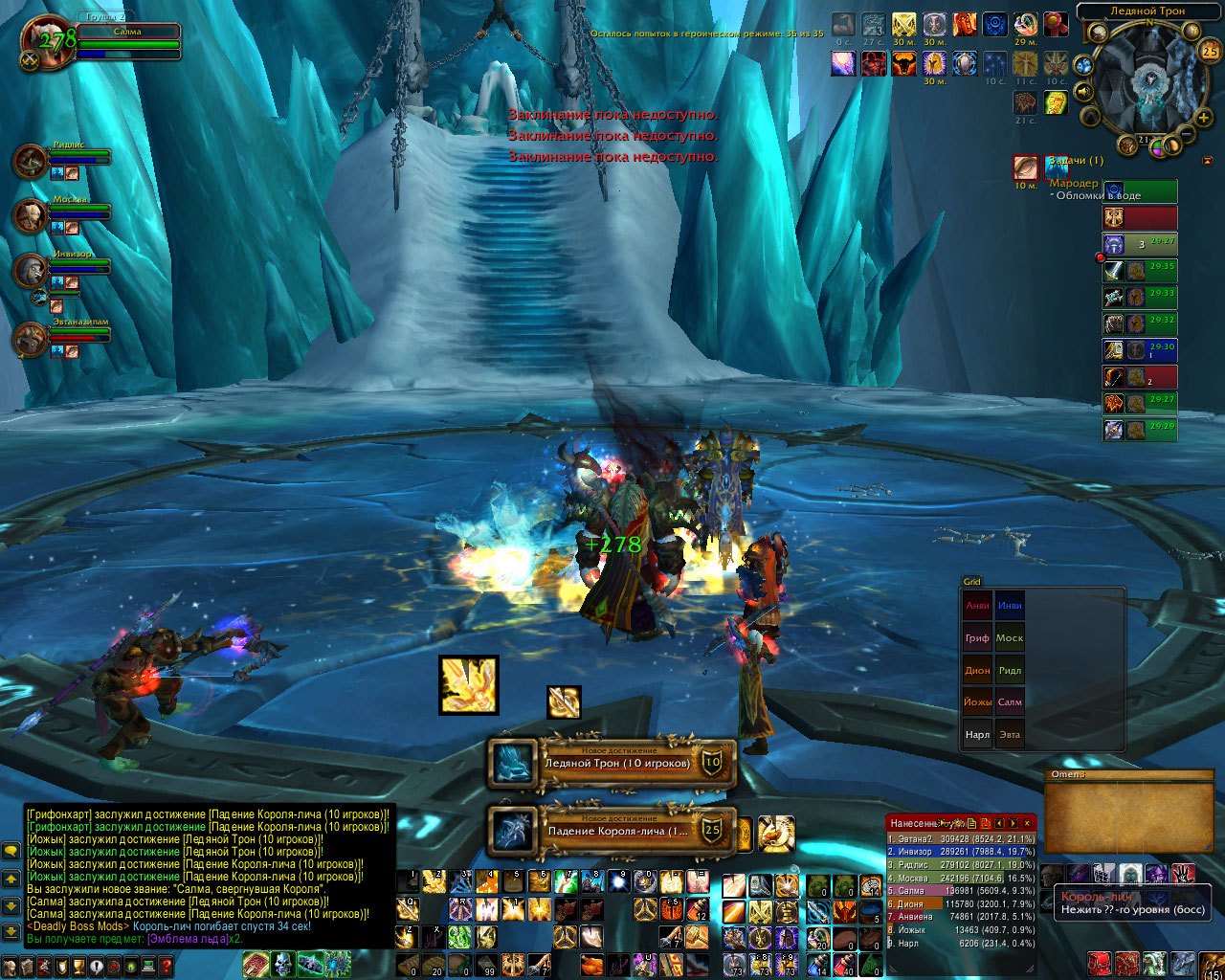Select the Гриф cell in Grid
Viewport: 1225px width, 980px height.
coord(977,638)
